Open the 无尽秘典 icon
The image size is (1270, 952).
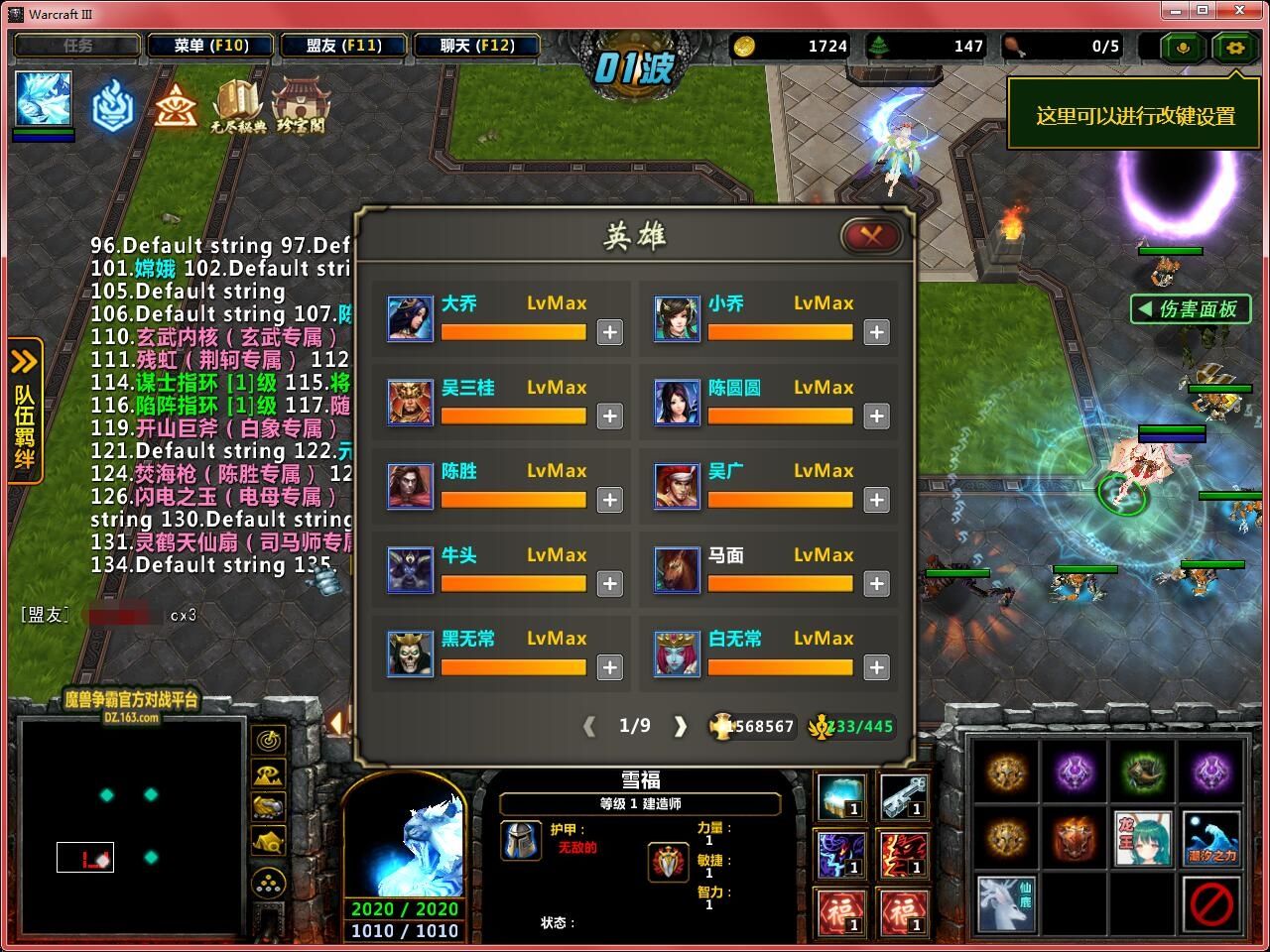[x=237, y=105]
